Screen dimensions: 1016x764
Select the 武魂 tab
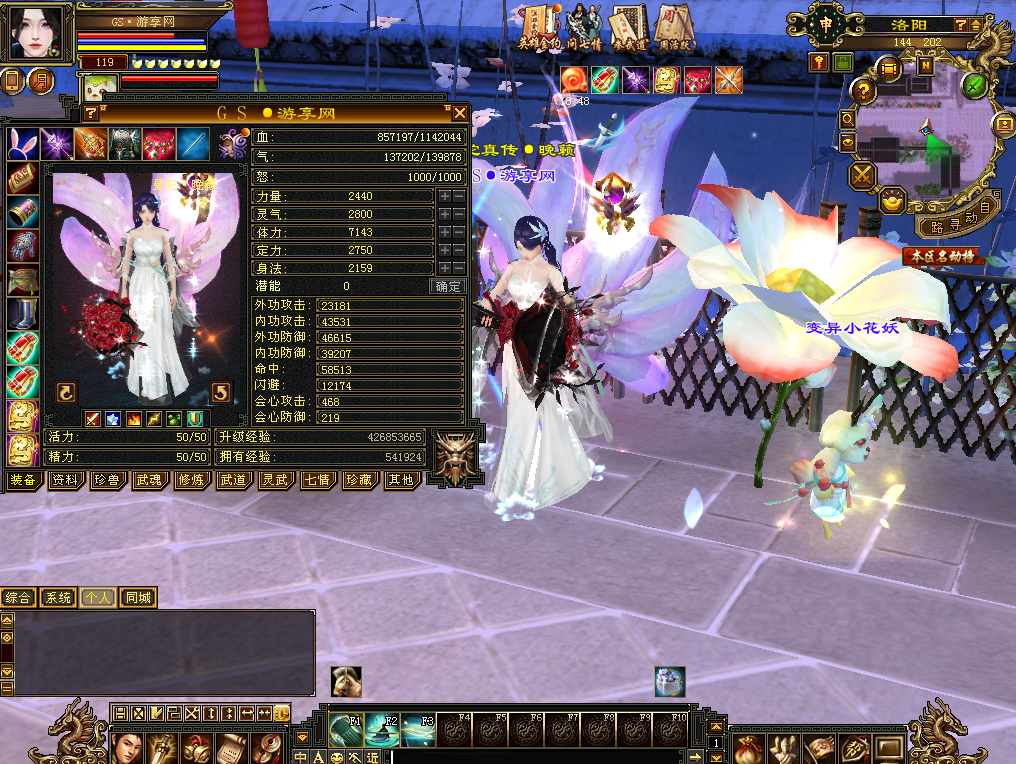click(148, 480)
